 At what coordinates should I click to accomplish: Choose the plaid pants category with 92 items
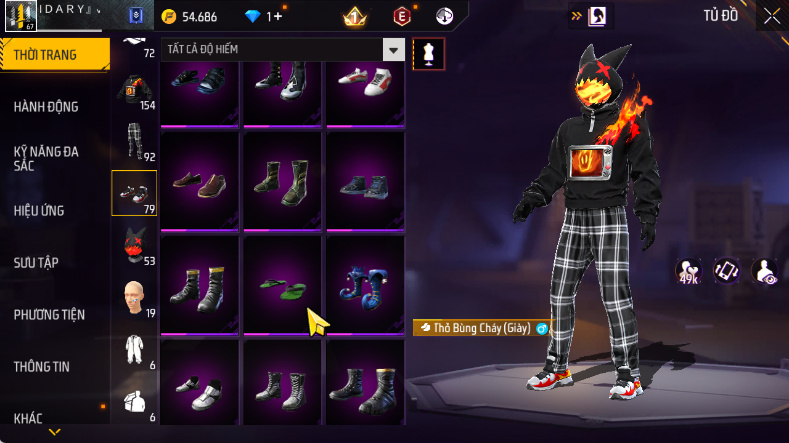point(132,142)
